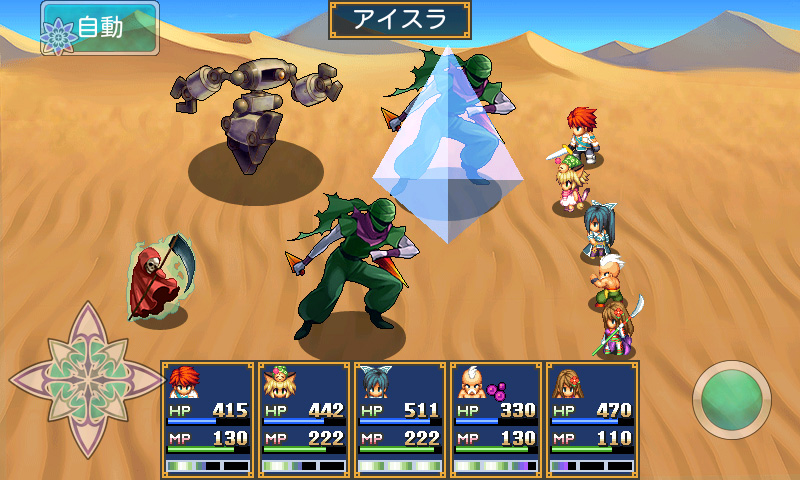Choose the brown-haired girl status panel
The height and width of the screenshot is (480, 800).
592,418
